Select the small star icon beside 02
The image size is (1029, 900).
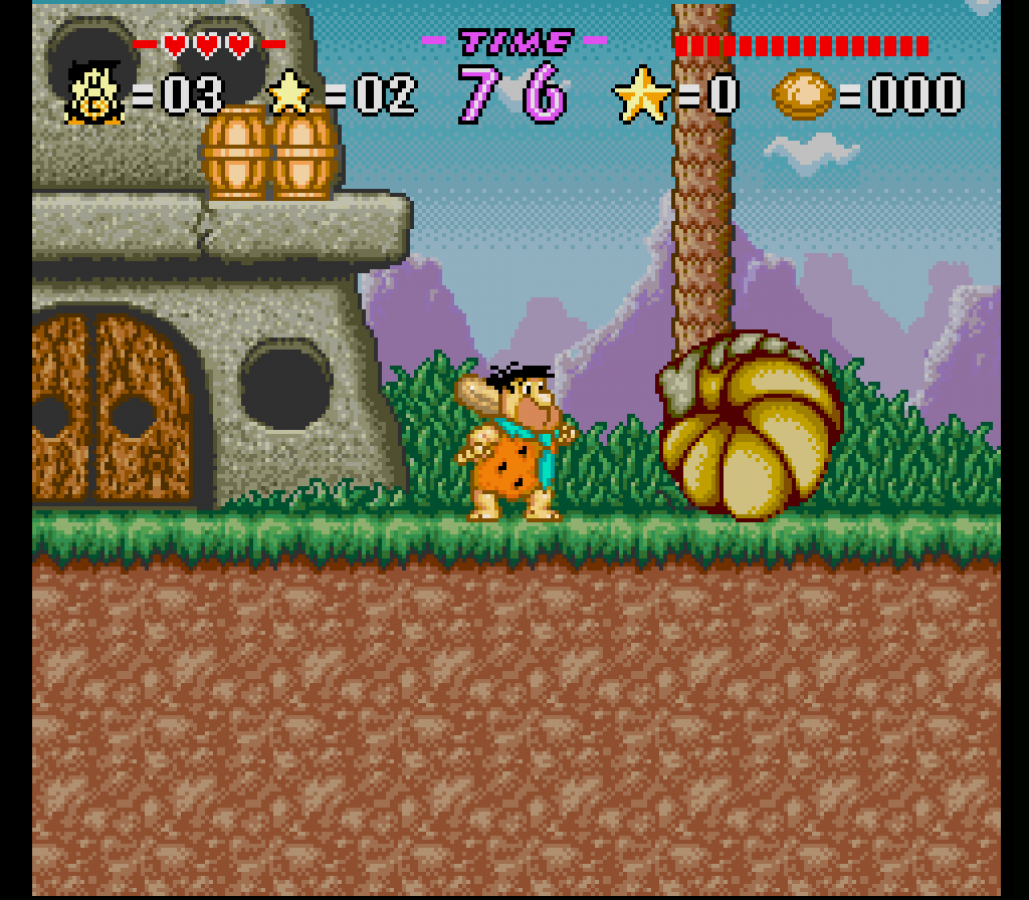[291, 93]
